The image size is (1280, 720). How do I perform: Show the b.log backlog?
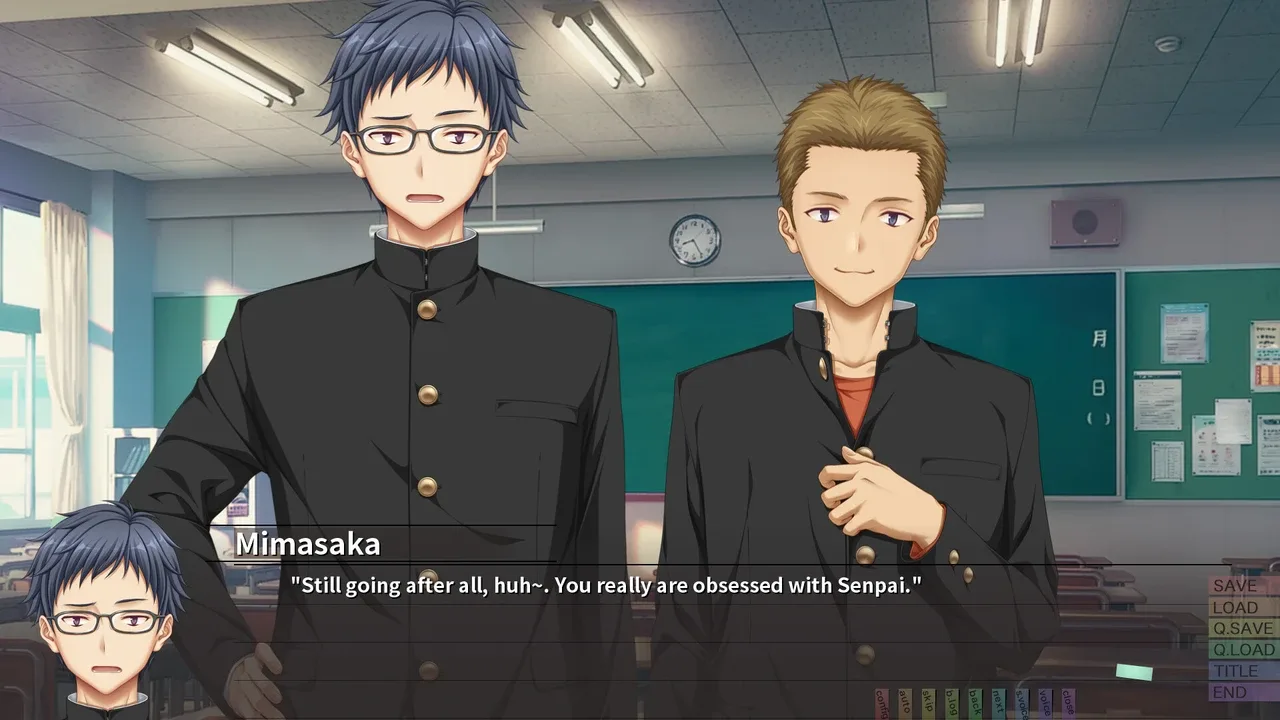[x=952, y=703]
